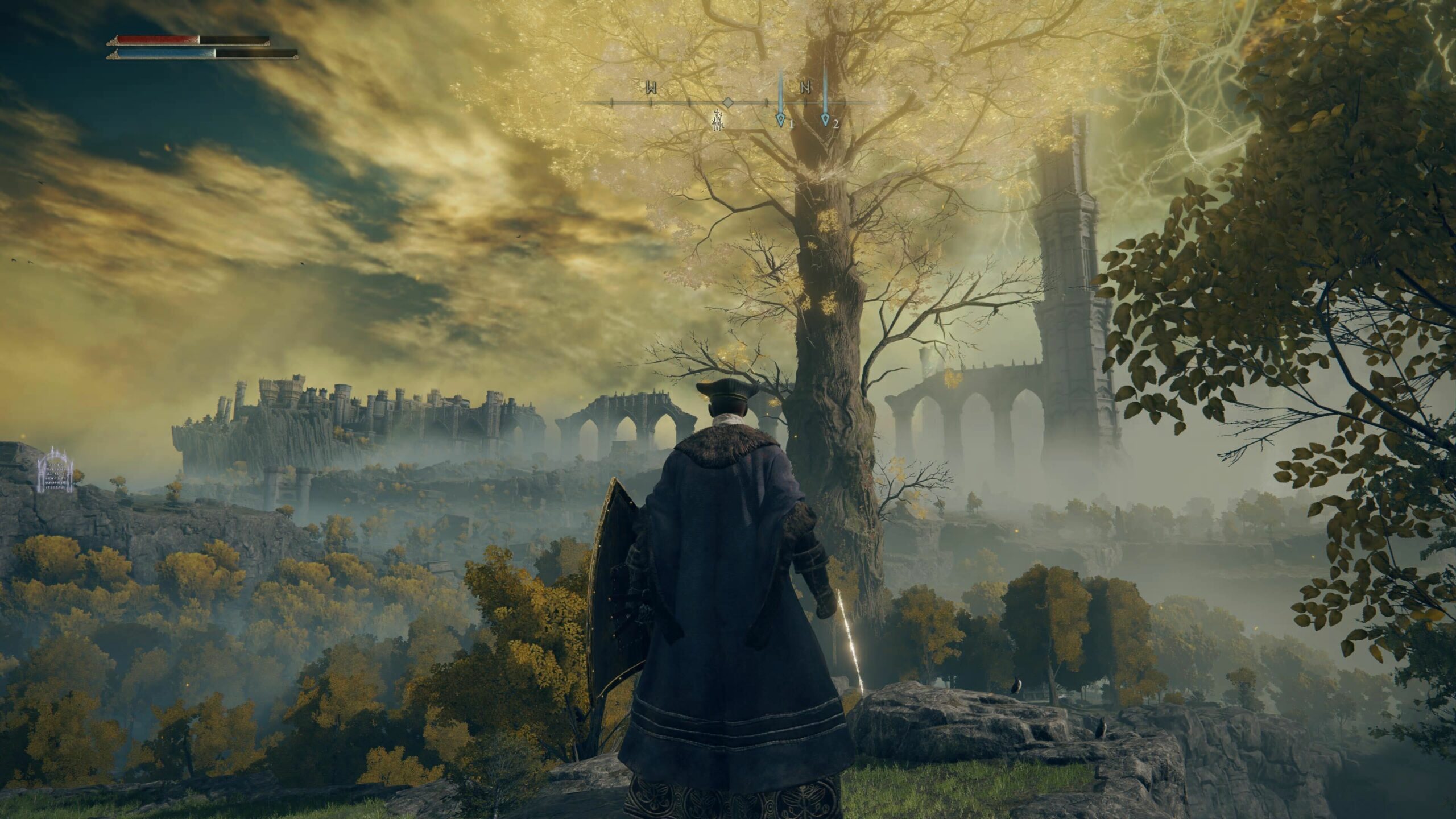Click the blue beacon marker numbered 1
The image size is (1456, 819).
tap(780, 120)
